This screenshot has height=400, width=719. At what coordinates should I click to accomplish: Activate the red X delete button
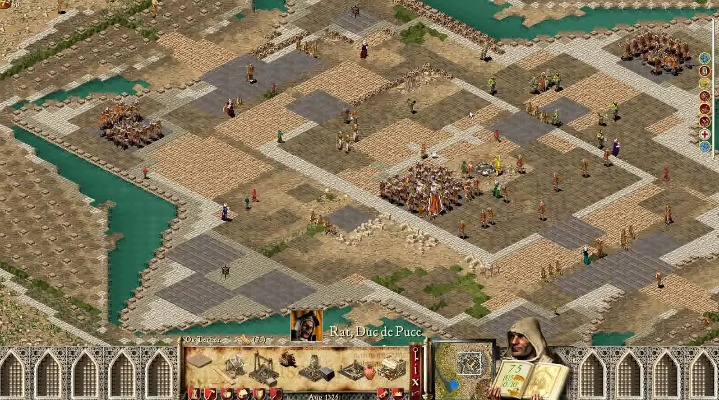[416, 380]
